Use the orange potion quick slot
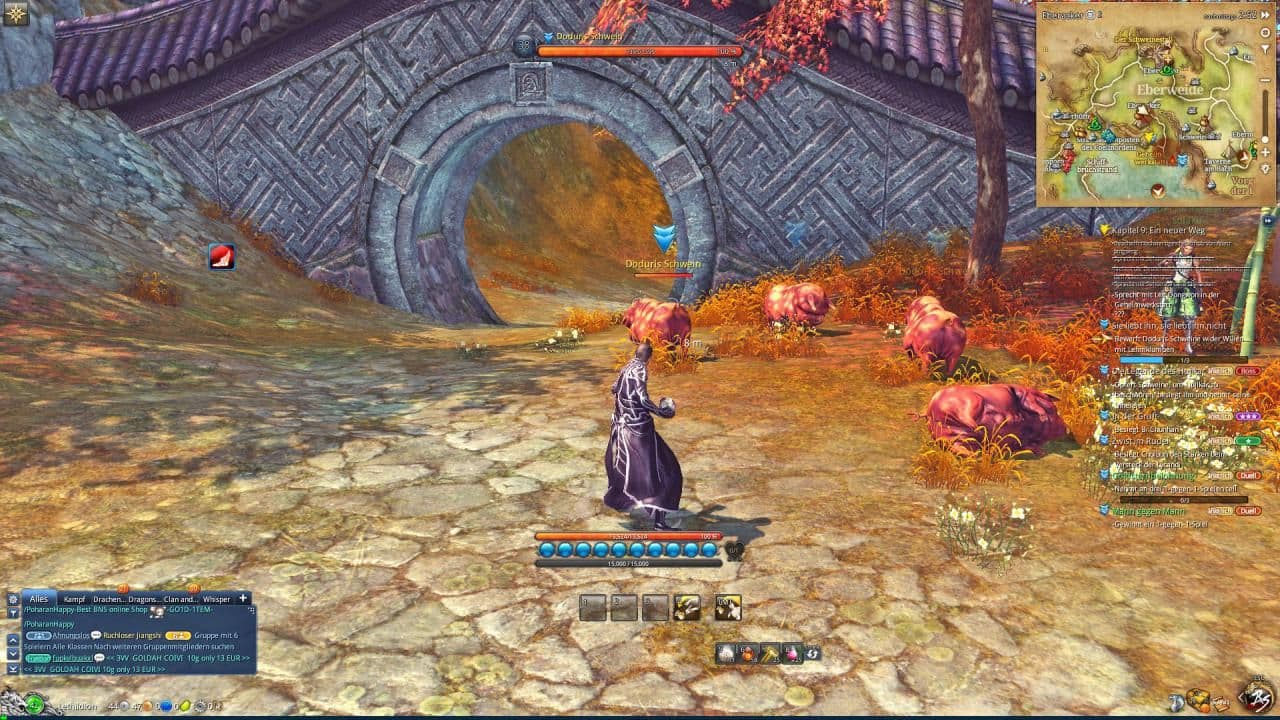 tap(748, 653)
